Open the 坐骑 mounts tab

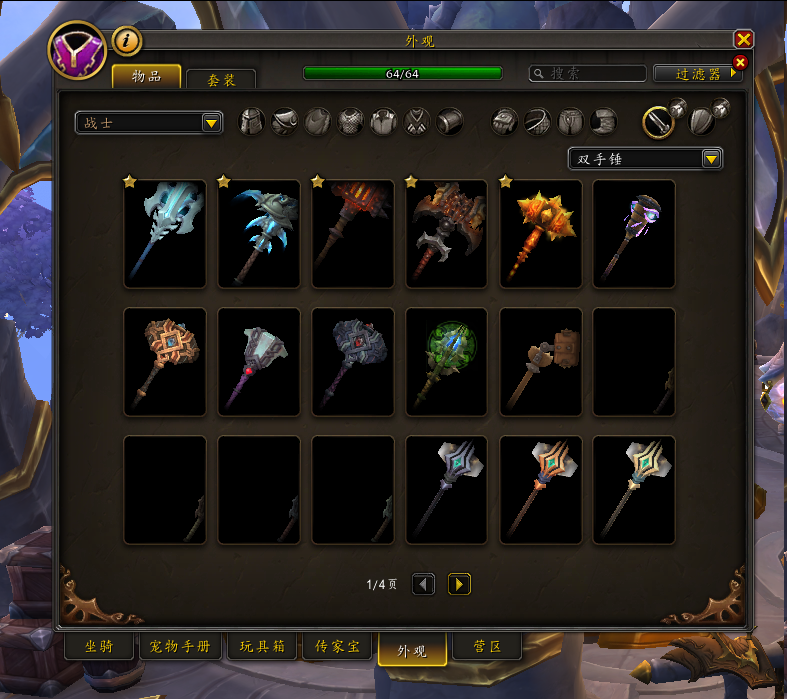(x=98, y=647)
